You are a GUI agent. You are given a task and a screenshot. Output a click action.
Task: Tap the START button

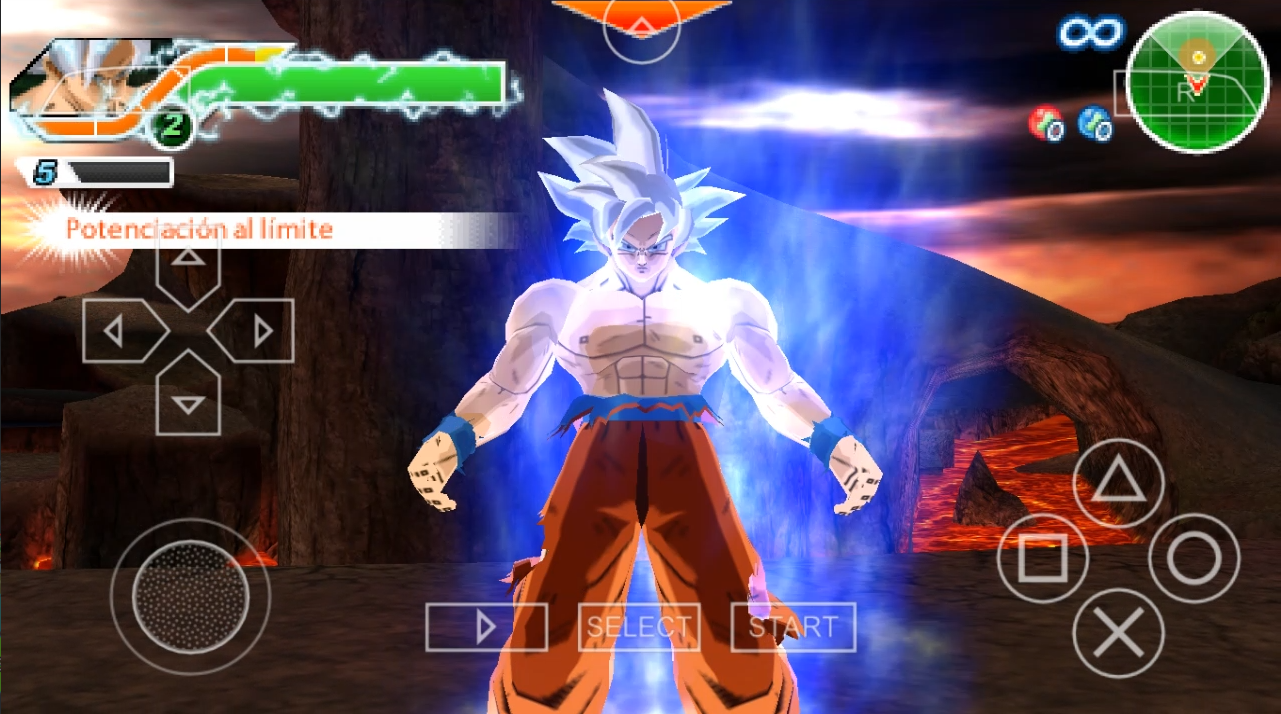[x=793, y=627]
